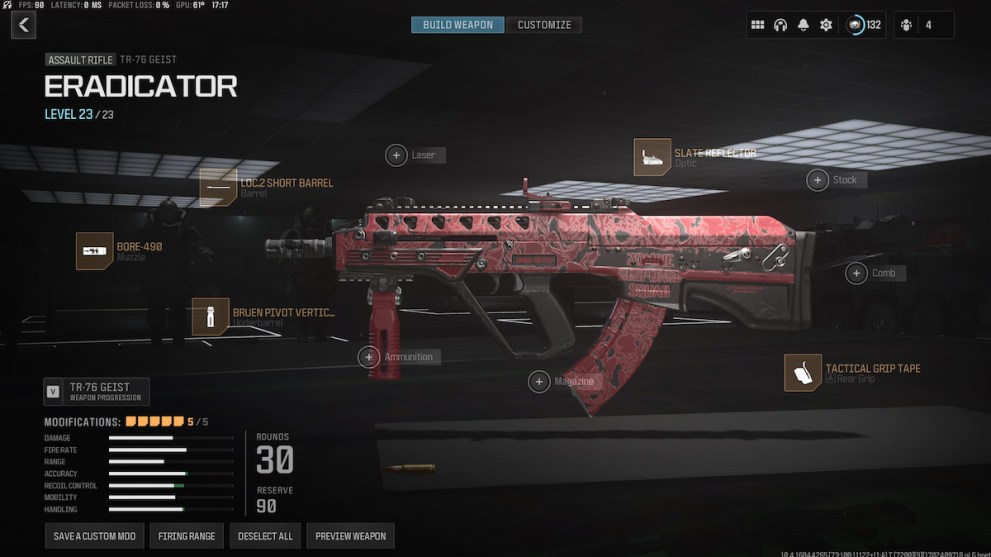991x557 pixels.
Task: Add an Ammunition attachment
Action: pos(370,357)
